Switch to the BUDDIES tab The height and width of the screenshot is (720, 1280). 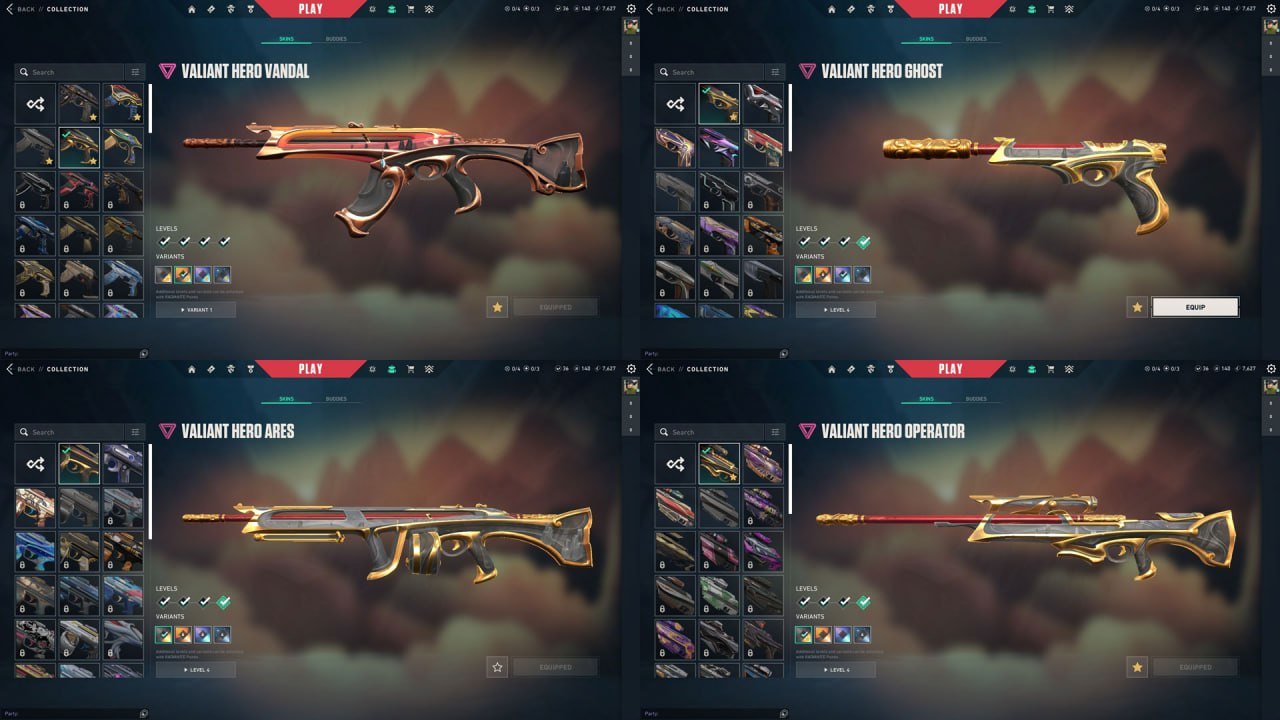(336, 39)
